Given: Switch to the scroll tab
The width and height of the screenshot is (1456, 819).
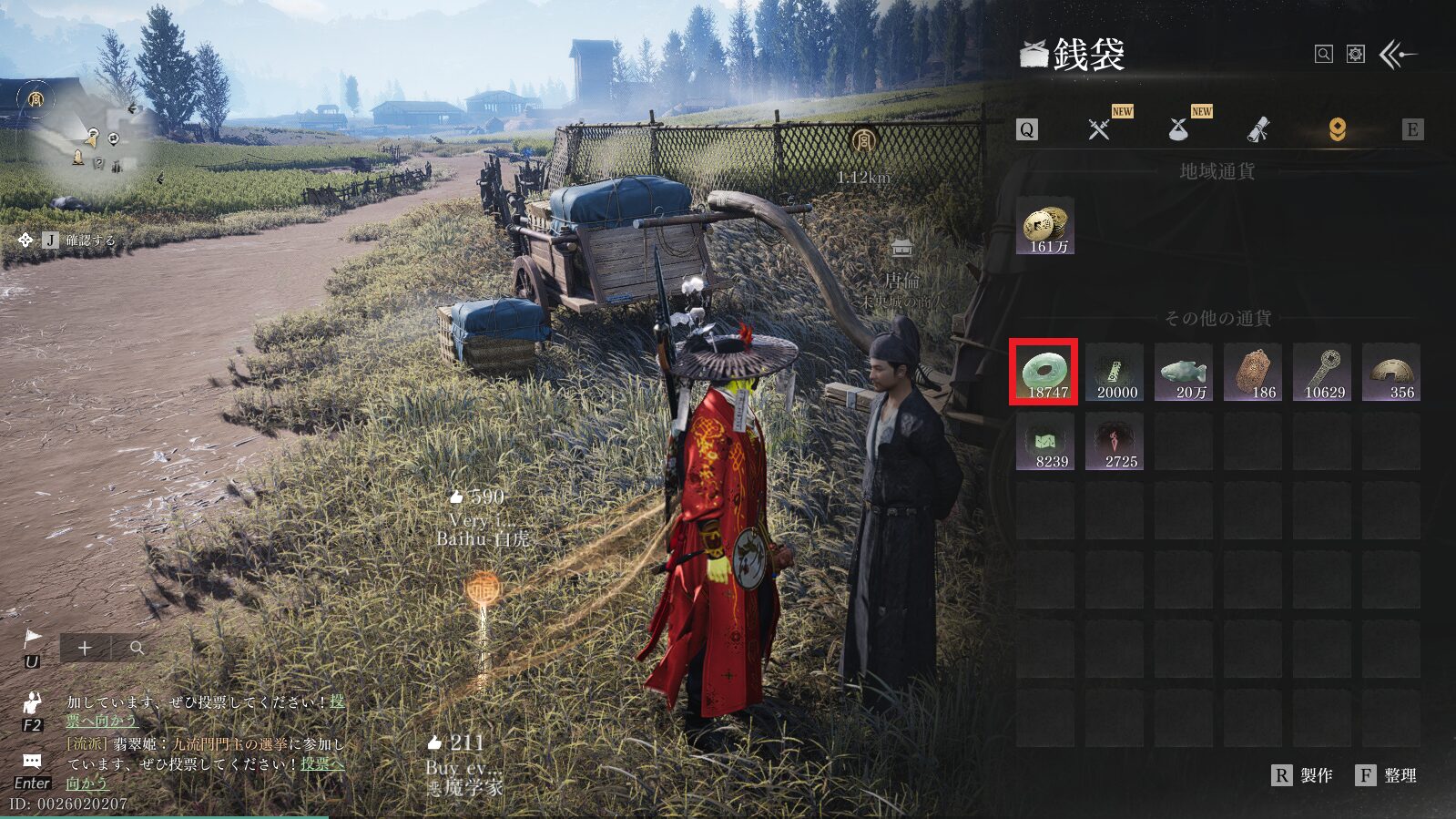Looking at the screenshot, I should 1257,130.
